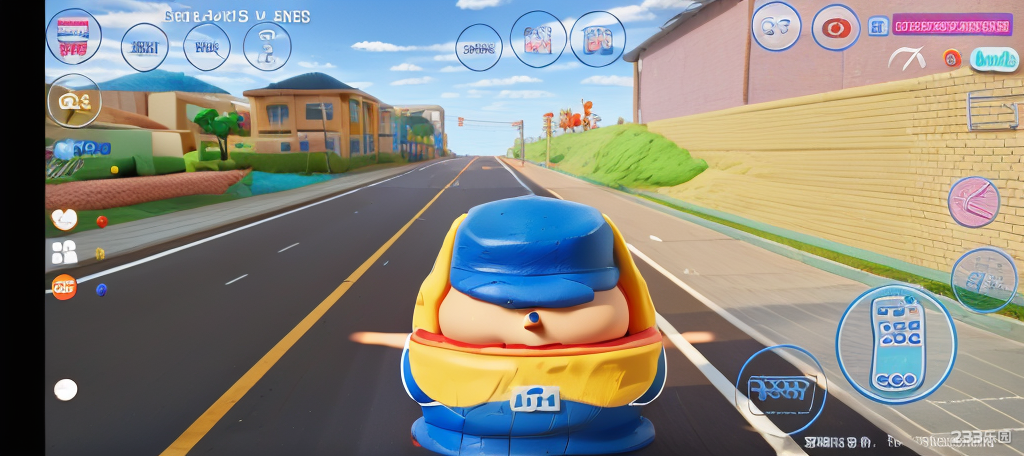
Task: Tap the small white circle at bottom left
Action: (x=65, y=389)
